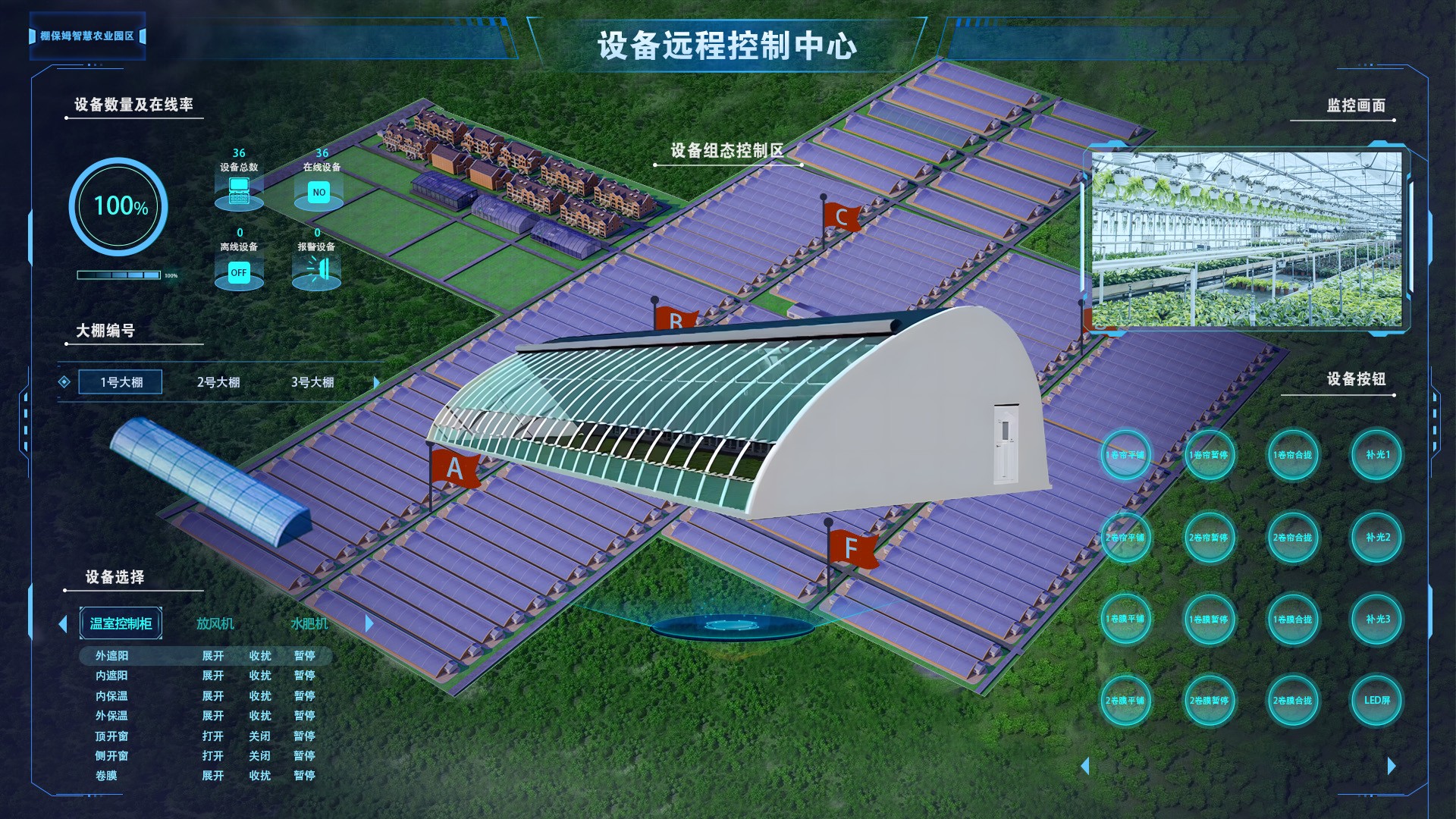1456x819 pixels.
Task: Open the 水肥机 device tab
Action: pos(309,623)
